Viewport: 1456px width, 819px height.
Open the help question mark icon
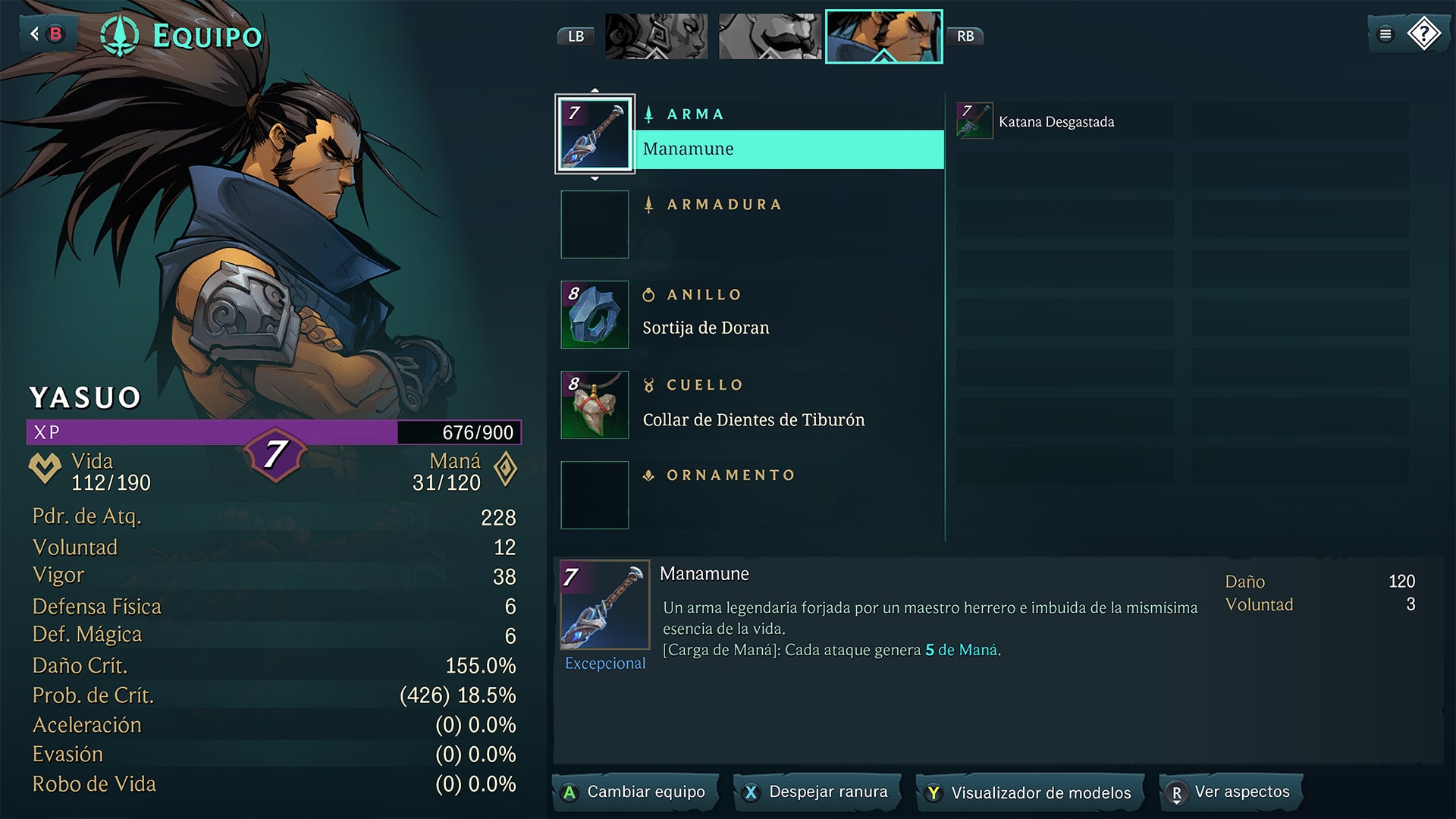[1423, 33]
